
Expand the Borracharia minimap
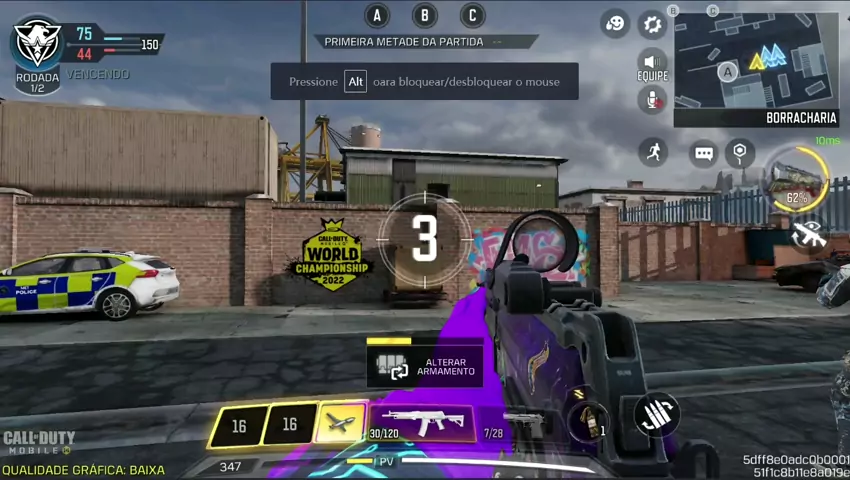pyautogui.click(x=755, y=62)
